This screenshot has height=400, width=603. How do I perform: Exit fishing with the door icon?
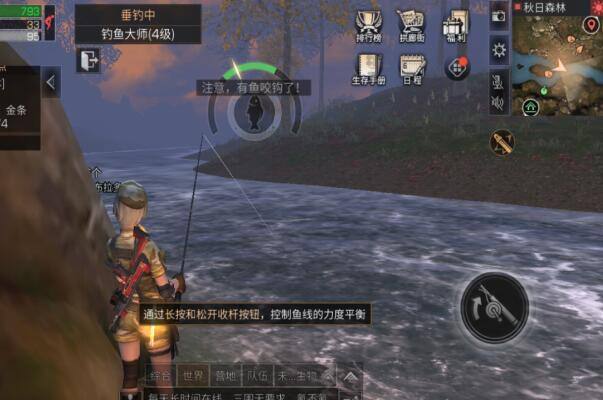click(x=88, y=61)
